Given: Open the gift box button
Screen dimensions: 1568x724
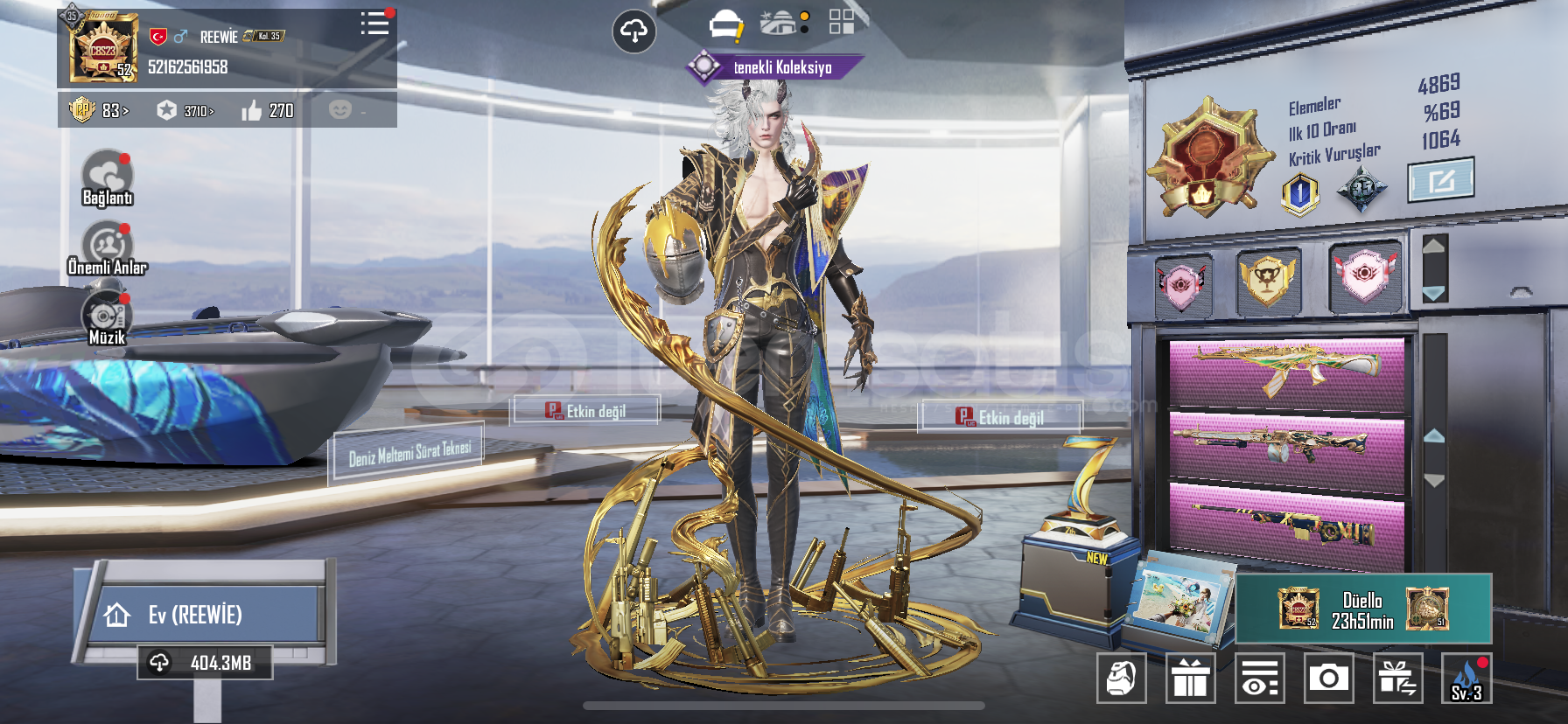Looking at the screenshot, I should [1191, 678].
